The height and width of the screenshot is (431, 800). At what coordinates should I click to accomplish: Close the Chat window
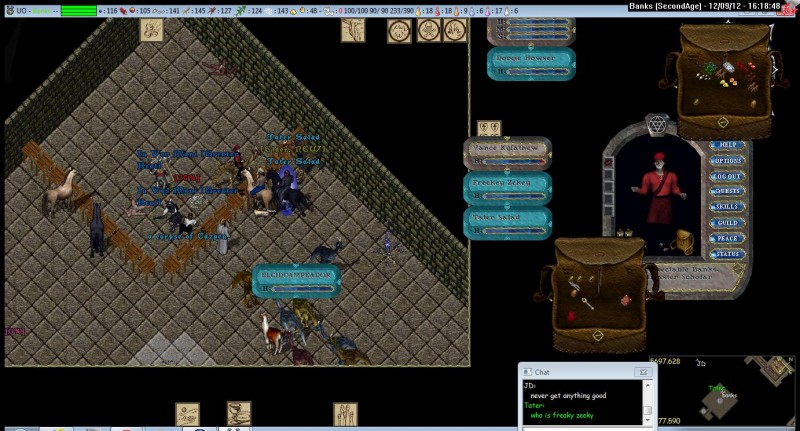643,372
